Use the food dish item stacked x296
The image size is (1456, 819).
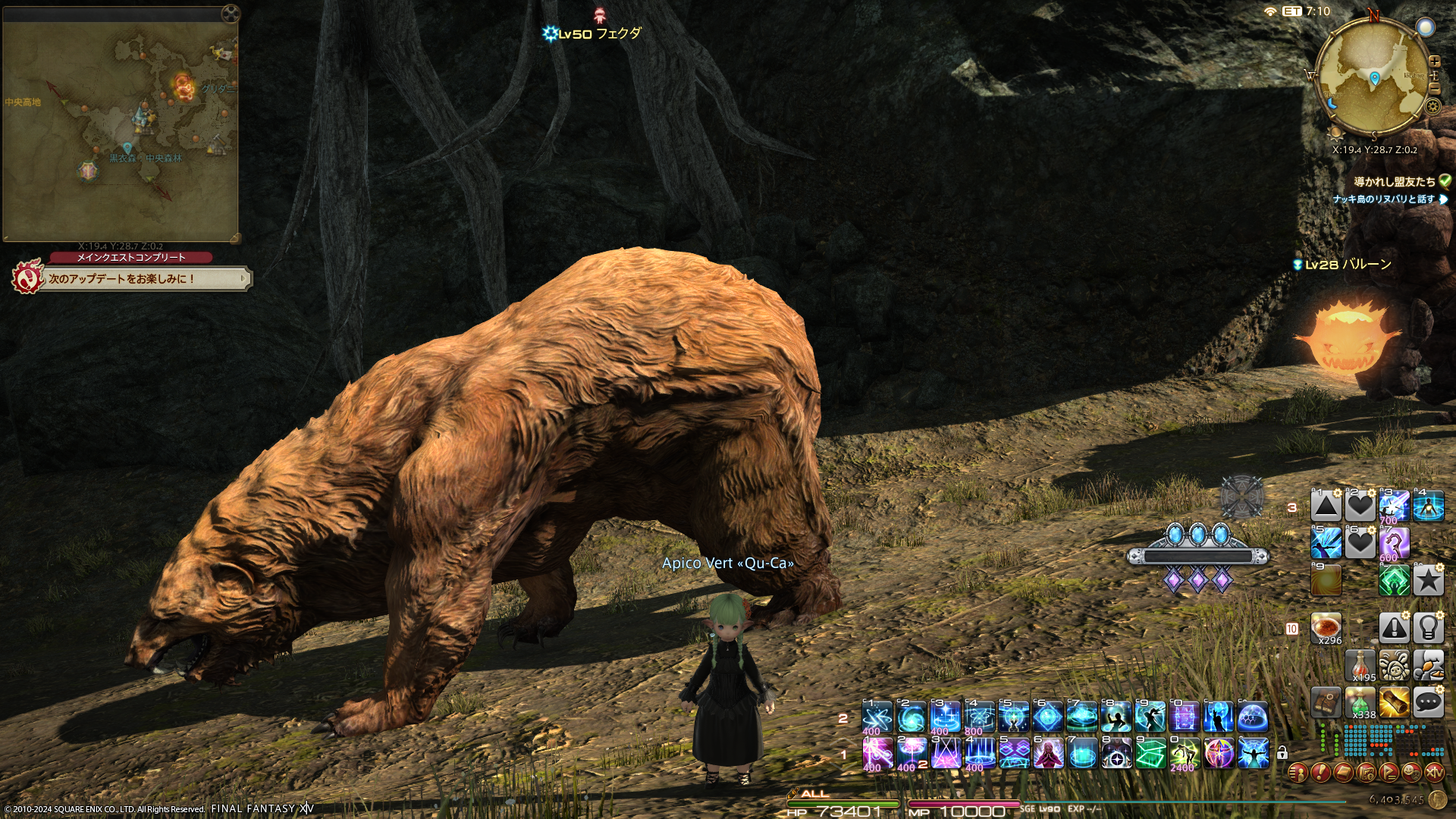click(x=1326, y=628)
